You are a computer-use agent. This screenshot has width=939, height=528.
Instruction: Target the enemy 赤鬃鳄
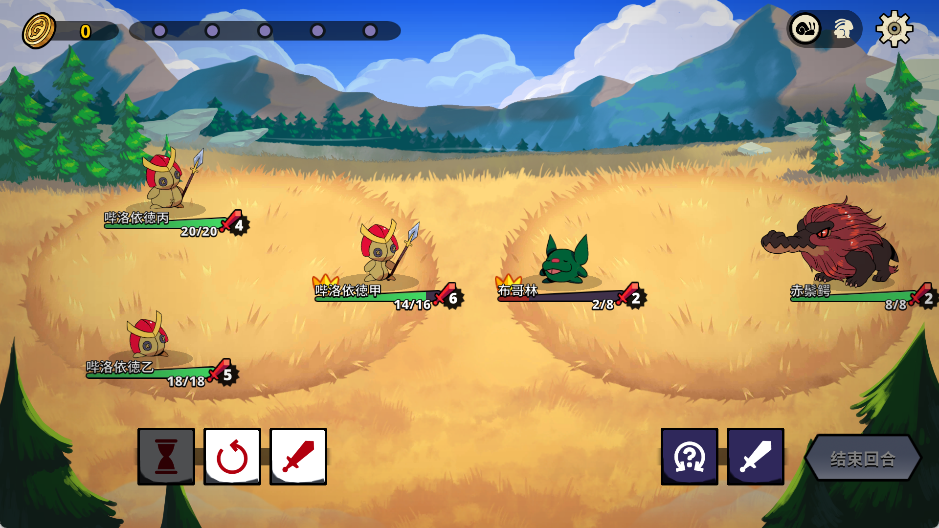point(835,245)
